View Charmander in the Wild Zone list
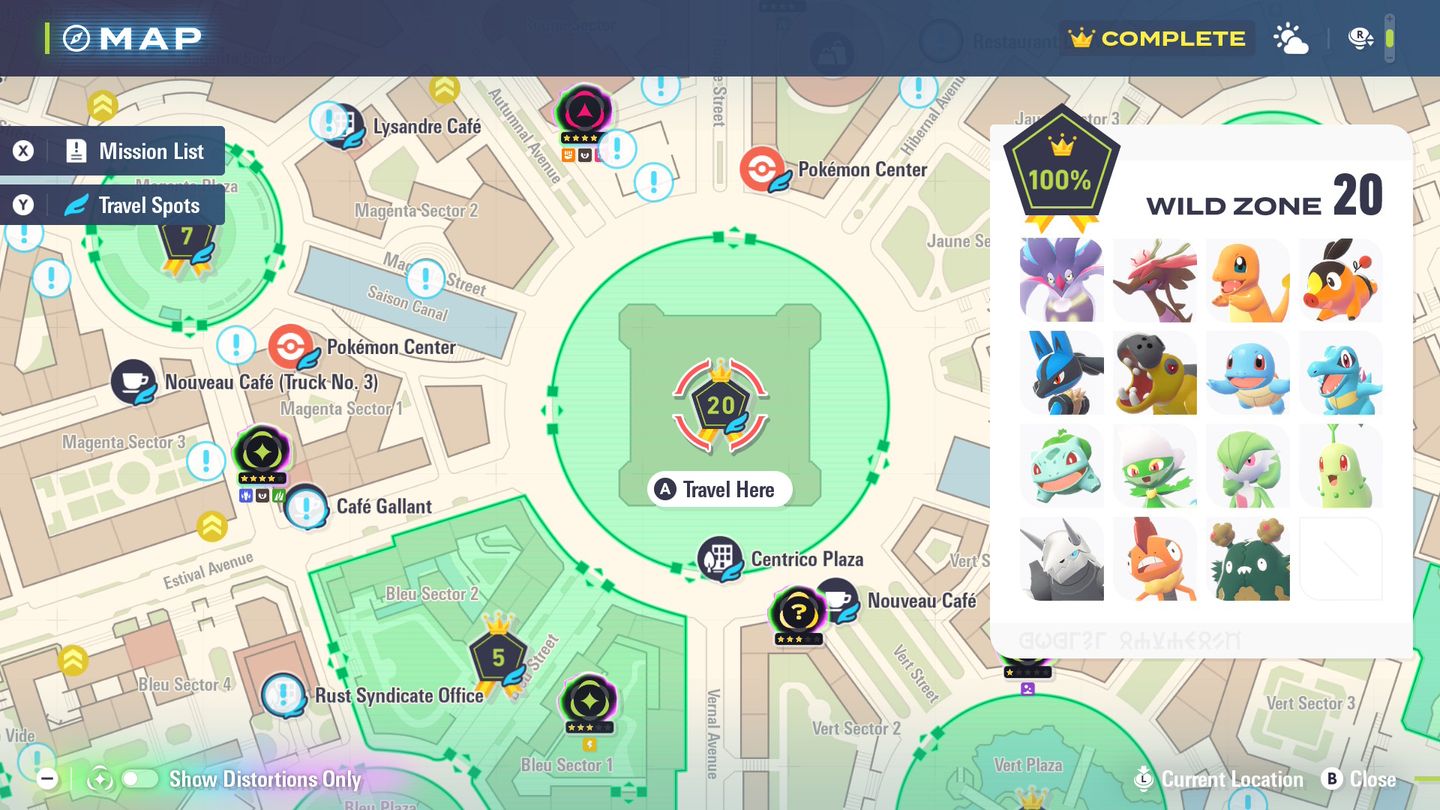 coord(1247,280)
